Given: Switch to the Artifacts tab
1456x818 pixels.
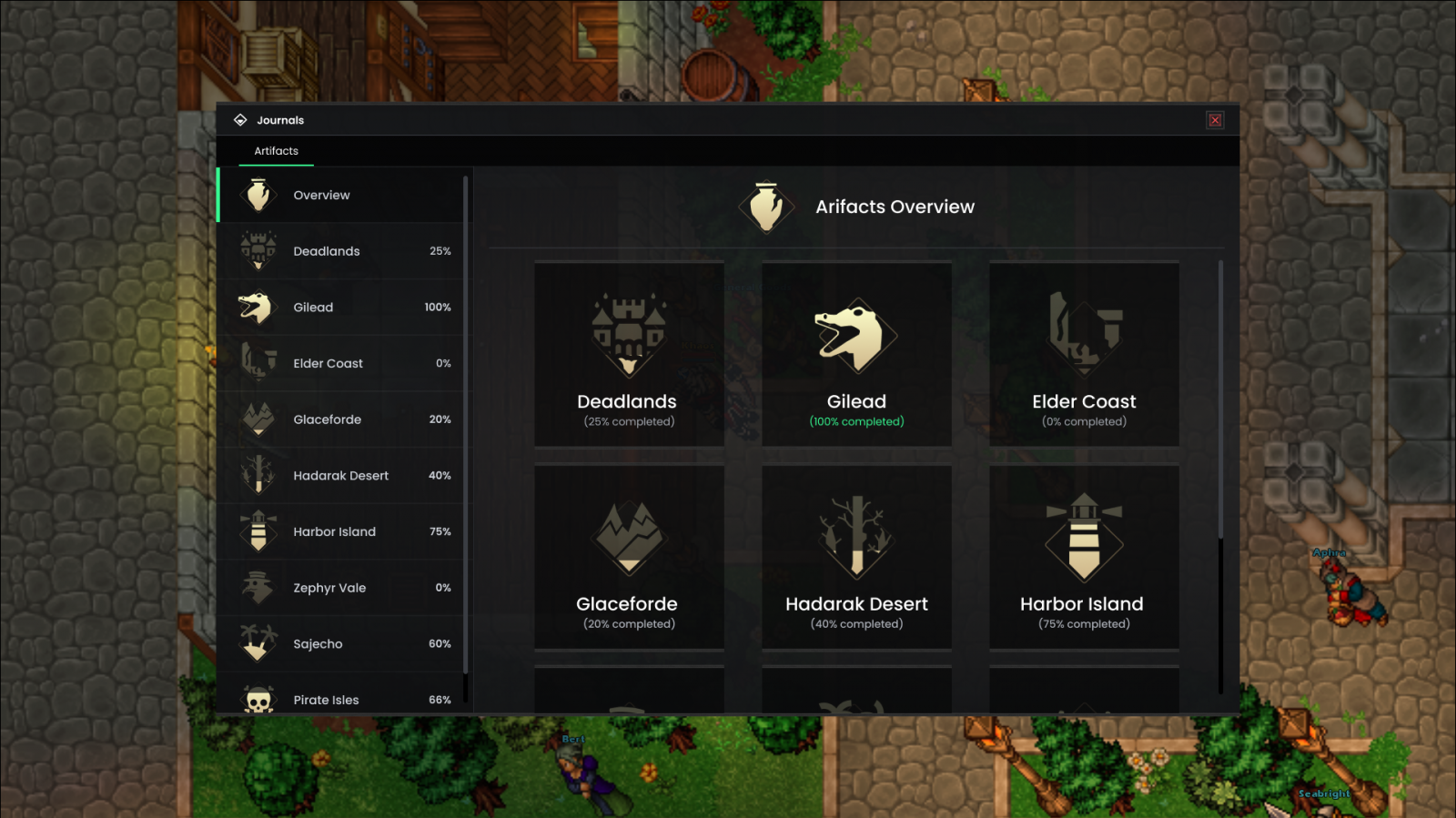Looking at the screenshot, I should point(276,151).
